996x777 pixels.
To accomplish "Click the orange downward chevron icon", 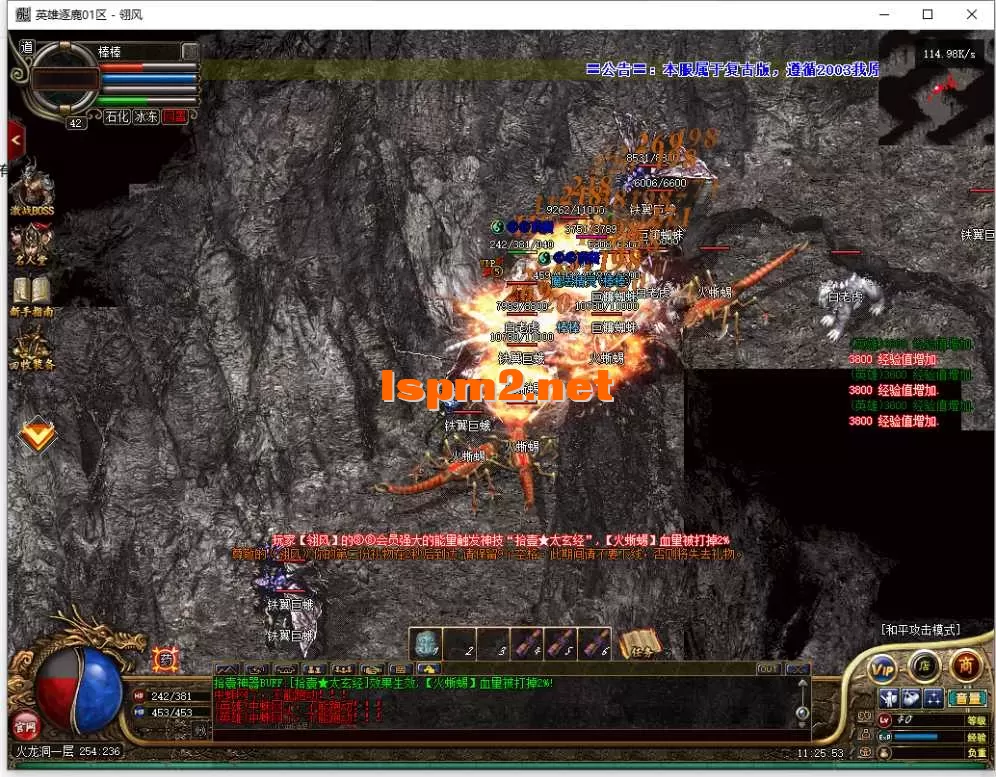I will pyautogui.click(x=38, y=433).
